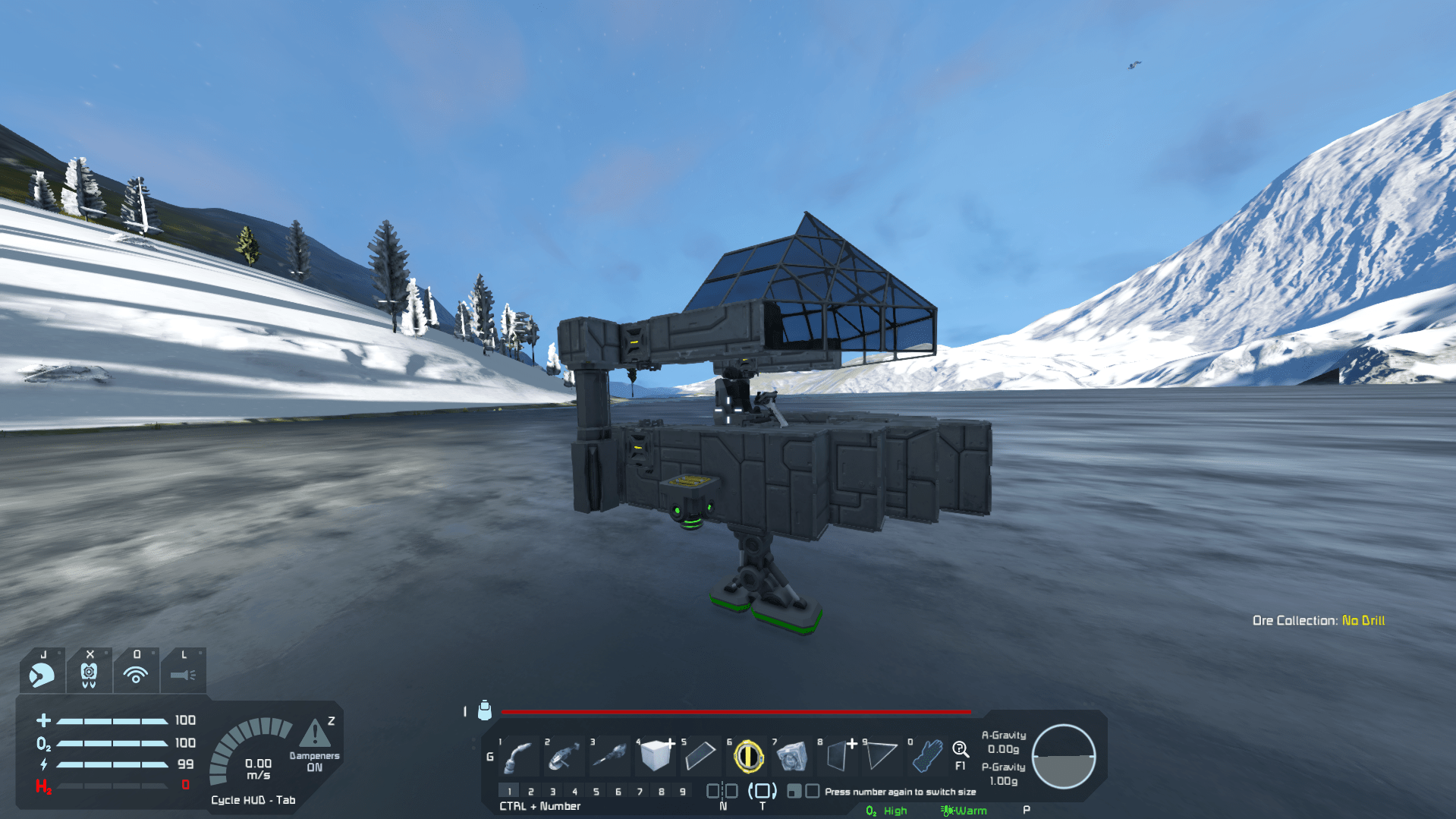Select the window block in slot 8
This screenshot has height=819, width=1456.
(x=838, y=755)
